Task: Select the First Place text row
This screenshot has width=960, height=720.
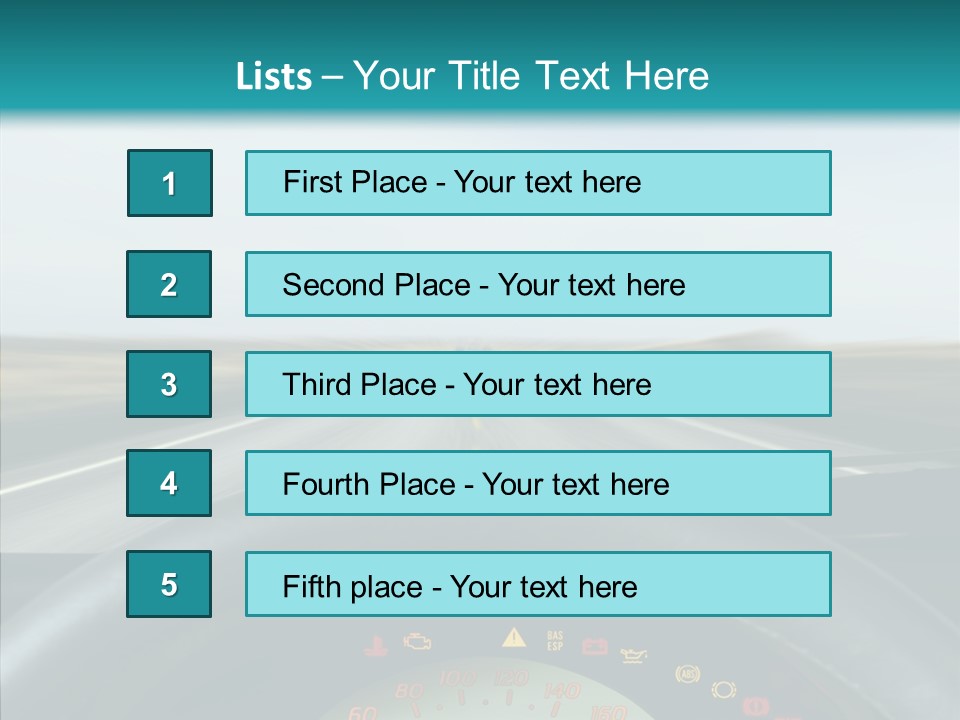Action: coord(538,183)
